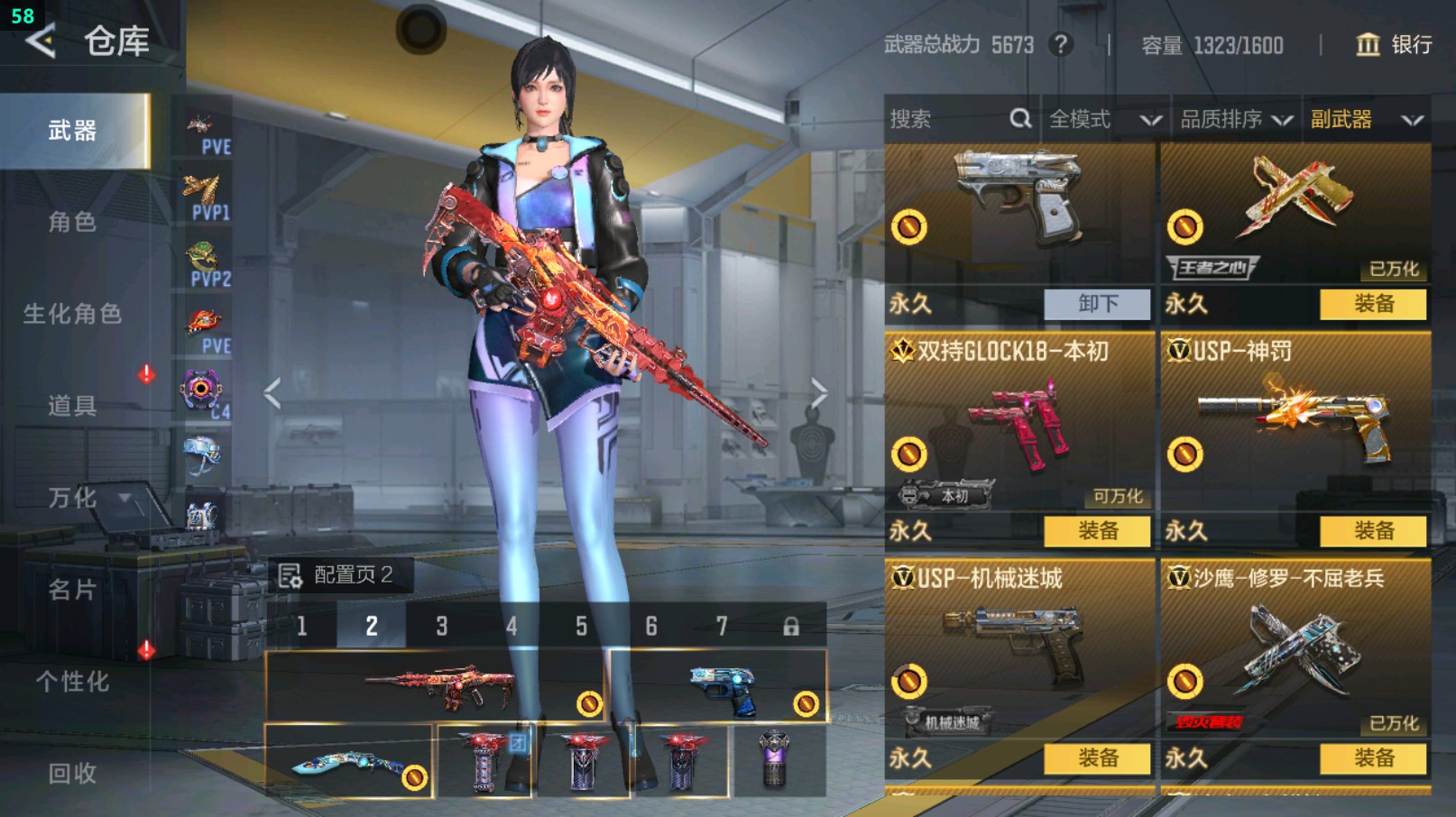Open the 银行 bank
The height and width of the screenshot is (817, 1456).
point(1394,44)
